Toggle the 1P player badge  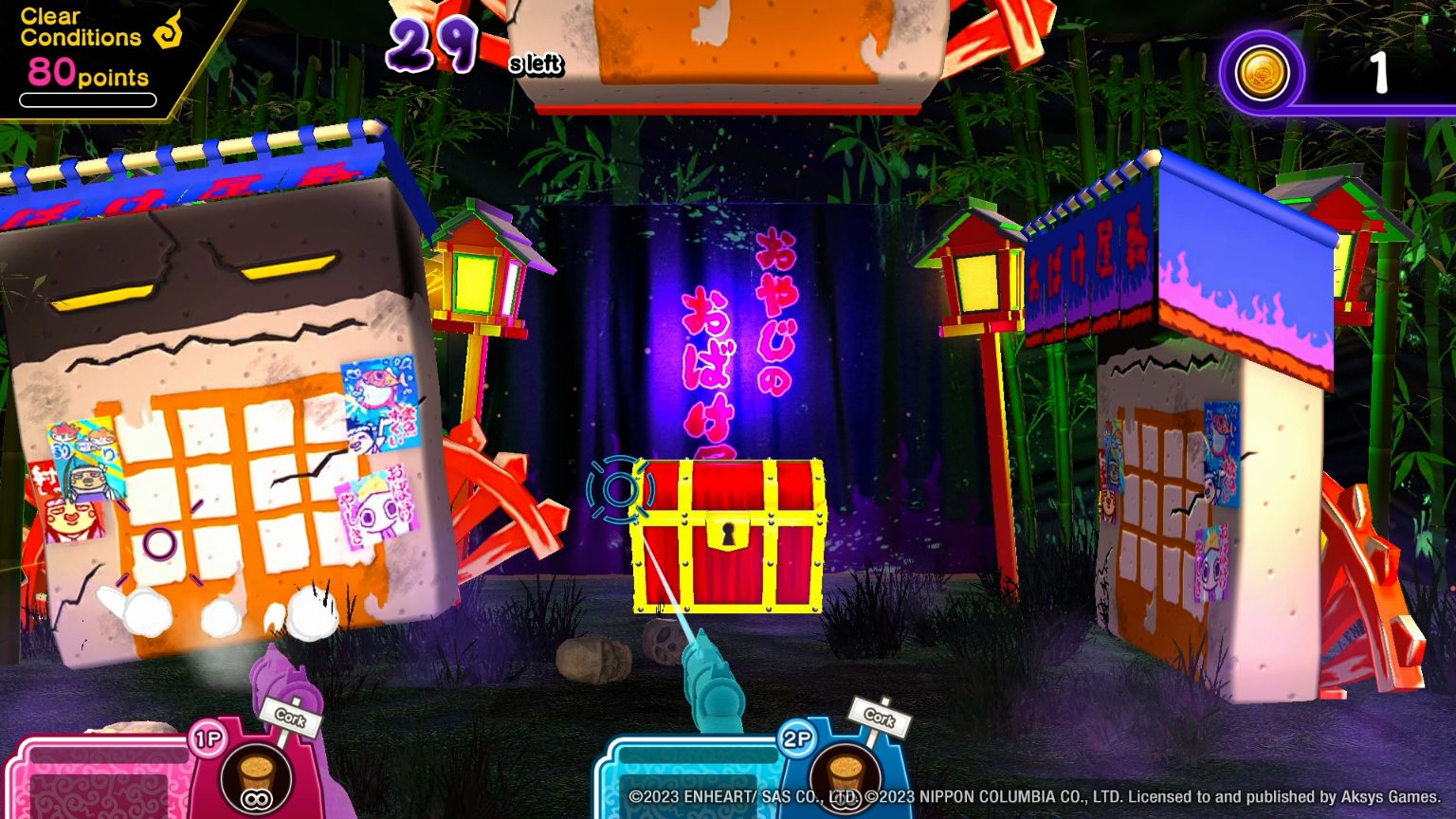[206, 737]
